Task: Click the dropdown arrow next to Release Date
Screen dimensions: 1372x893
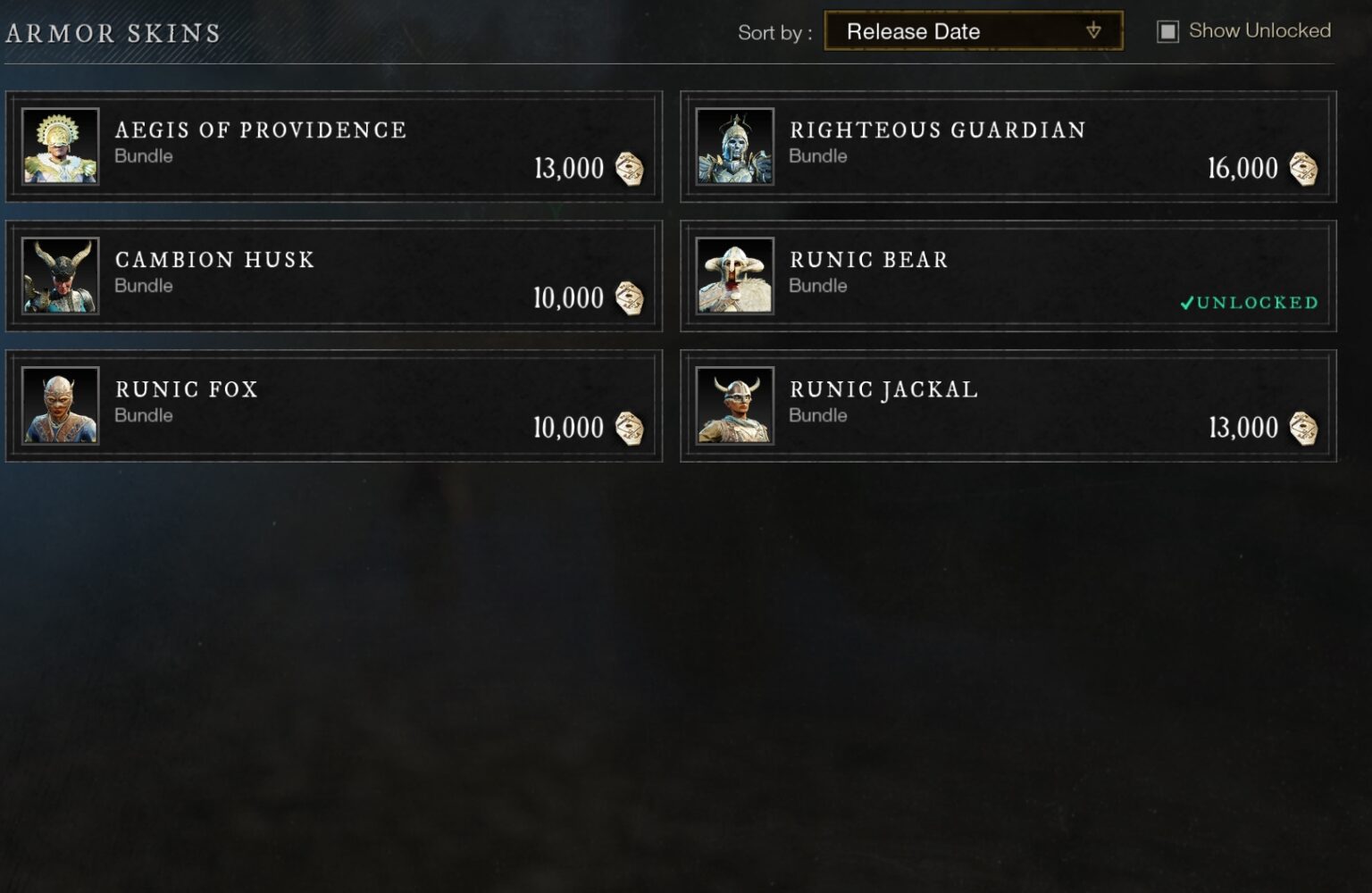Action: pyautogui.click(x=1094, y=29)
